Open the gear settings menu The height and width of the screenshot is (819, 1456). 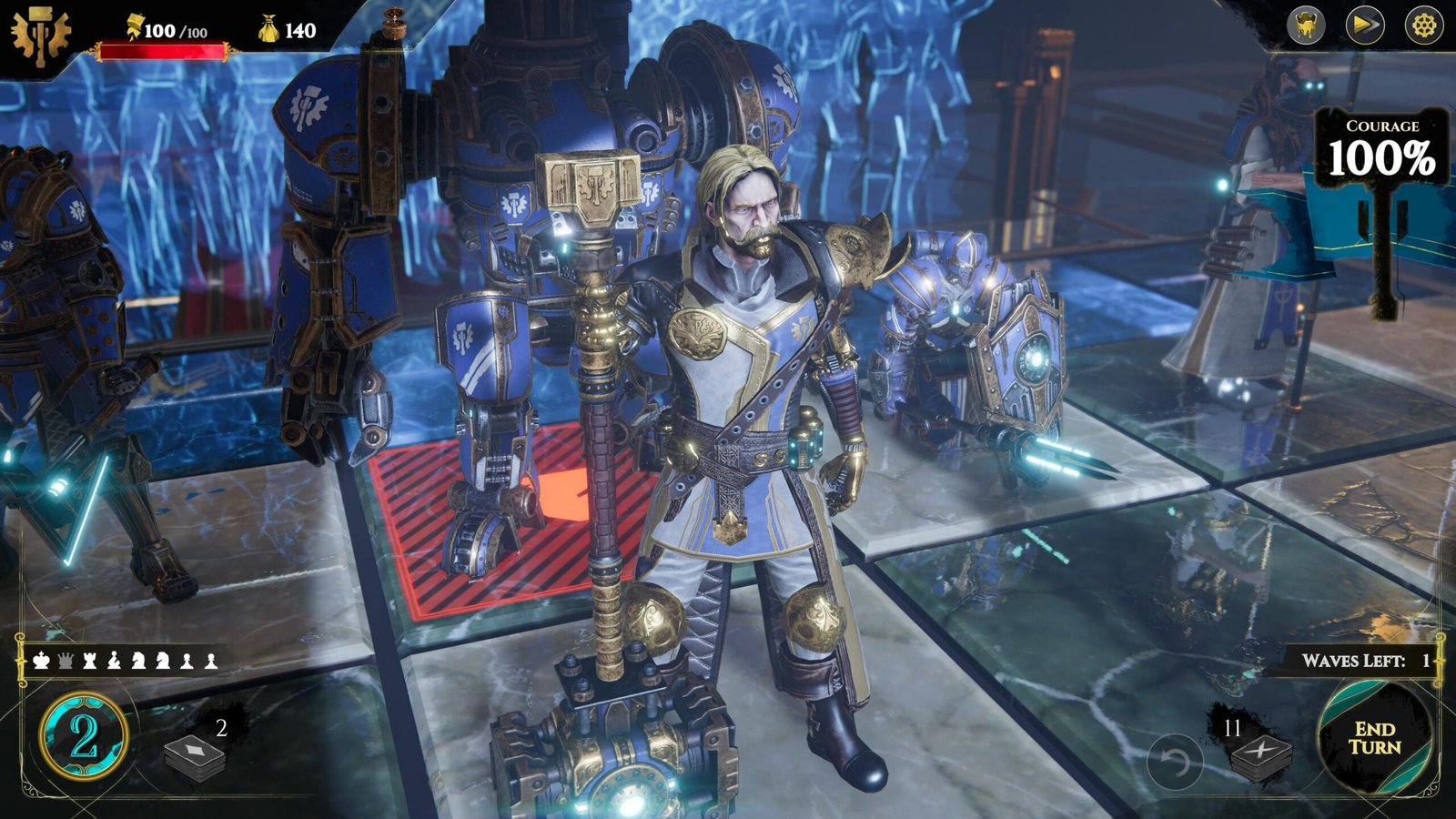coord(1424,25)
